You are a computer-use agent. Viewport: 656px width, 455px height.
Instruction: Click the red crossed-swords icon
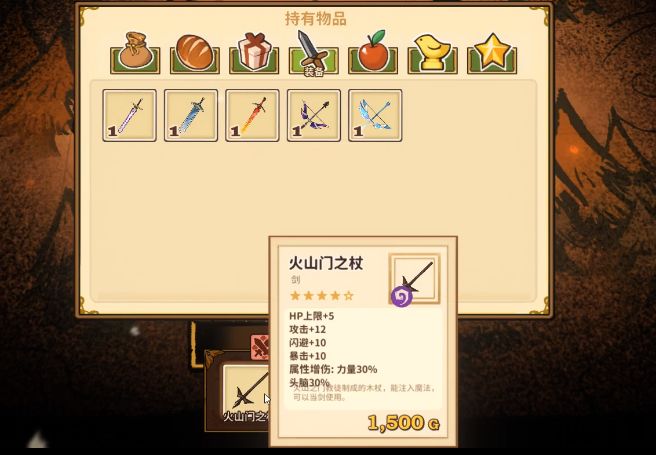click(x=260, y=347)
